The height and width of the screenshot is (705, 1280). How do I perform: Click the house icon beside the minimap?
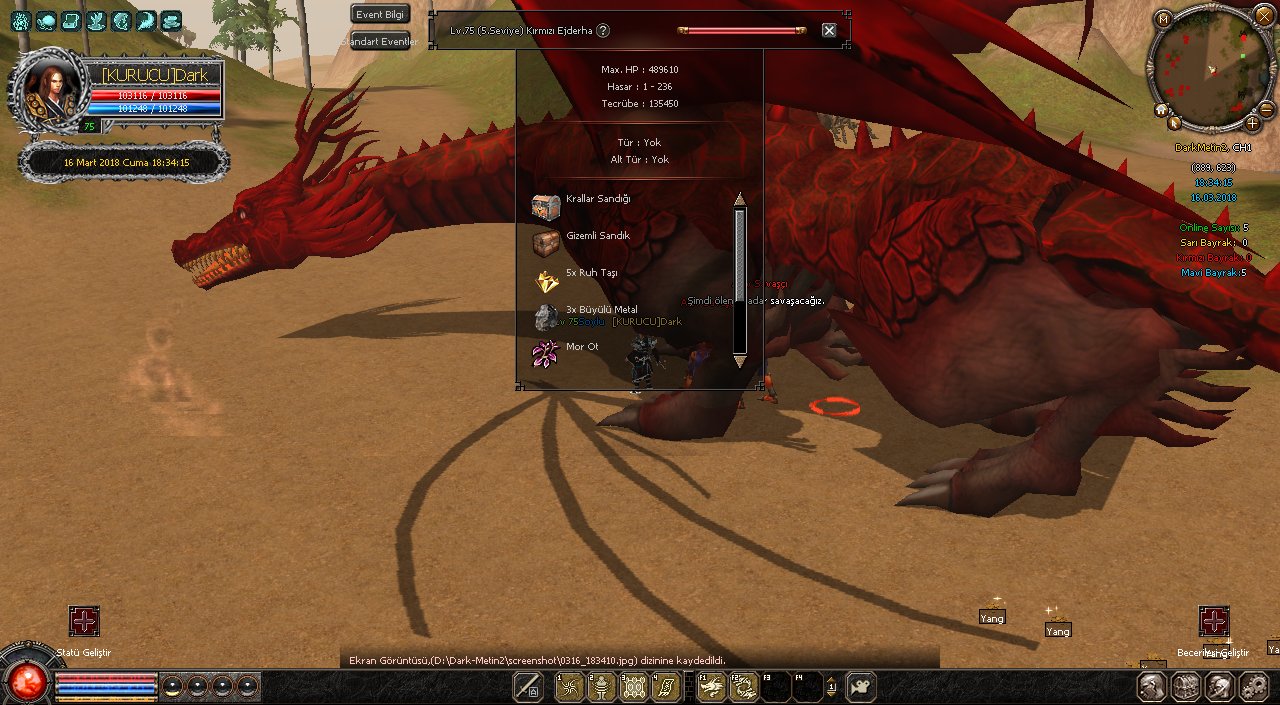click(1162, 109)
